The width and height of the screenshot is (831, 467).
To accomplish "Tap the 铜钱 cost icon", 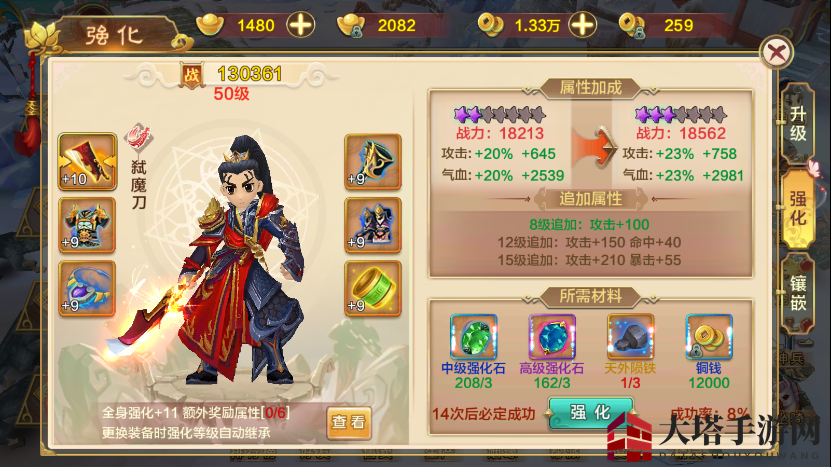I will pos(708,339).
